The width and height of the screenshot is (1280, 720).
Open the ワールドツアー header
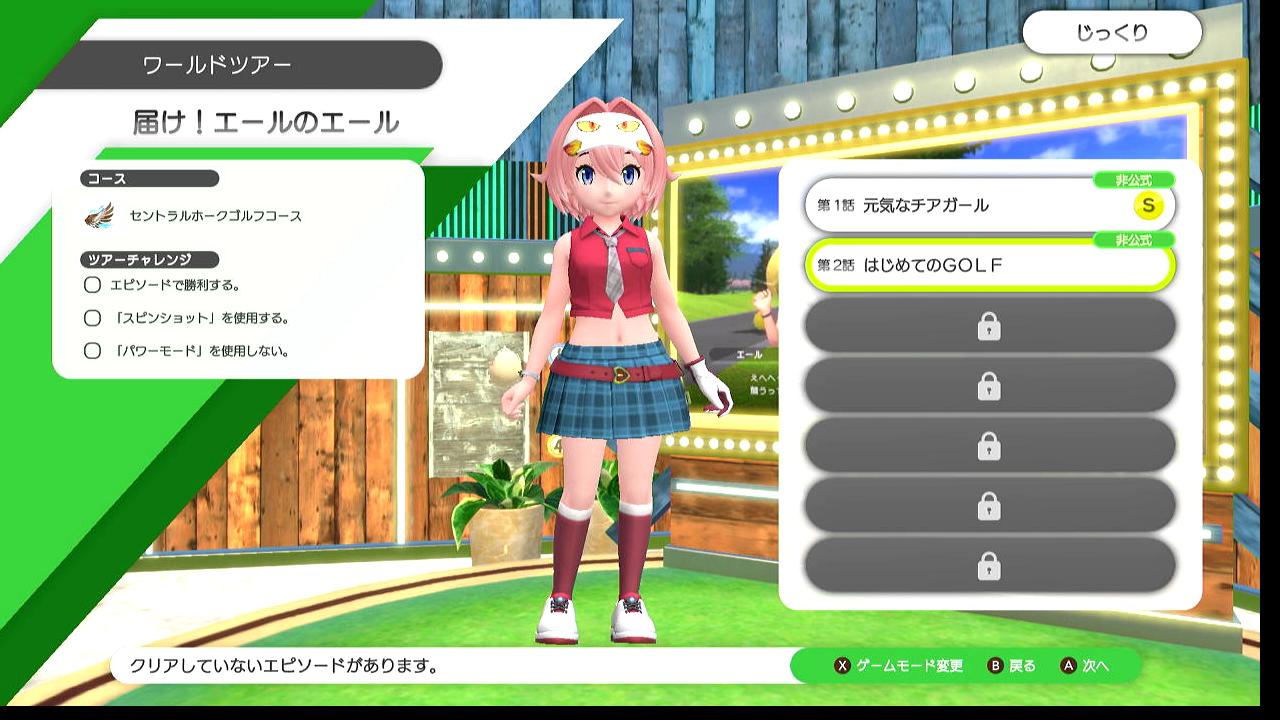click(x=218, y=66)
